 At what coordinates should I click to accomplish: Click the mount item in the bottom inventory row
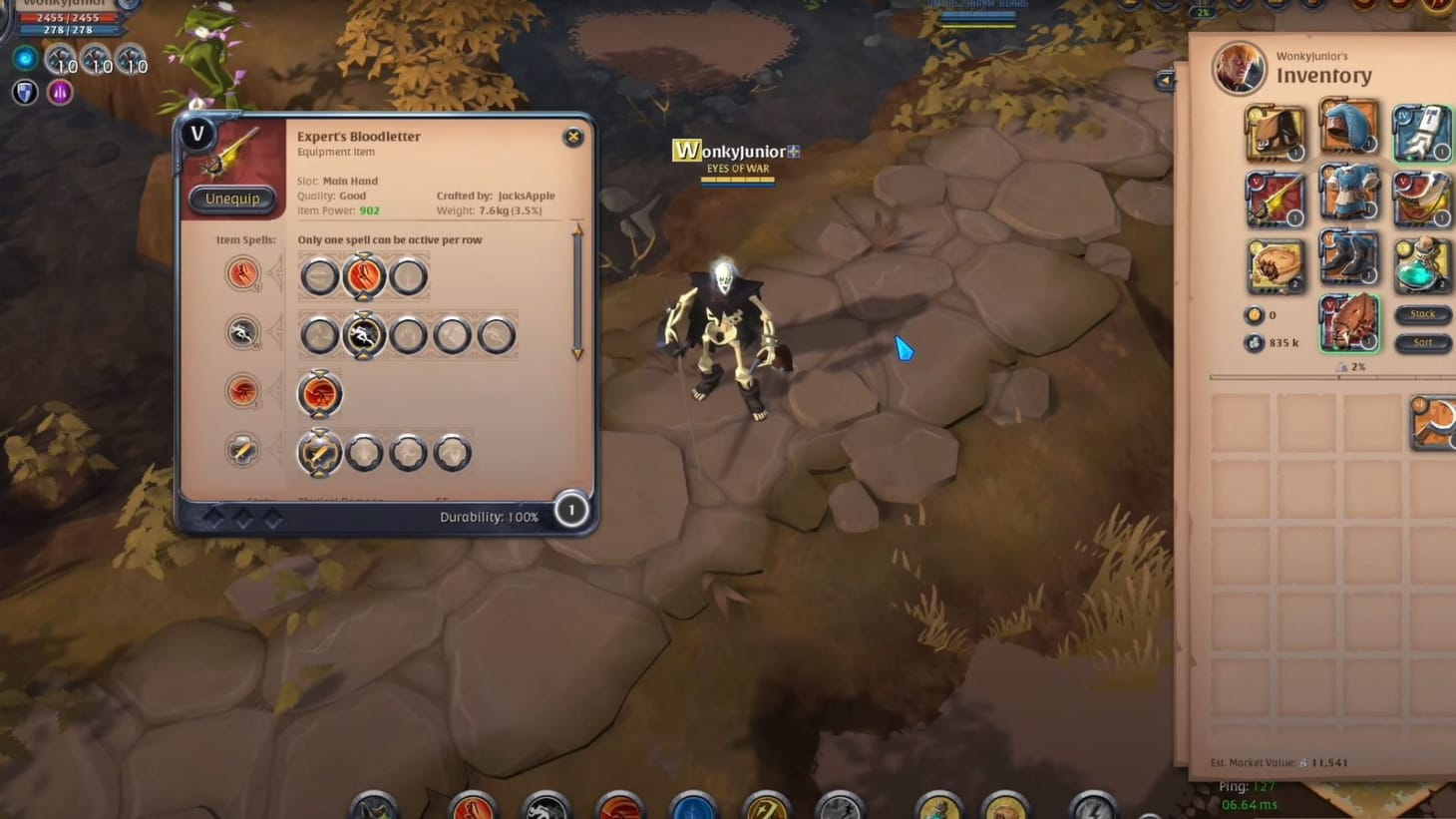(x=1348, y=322)
